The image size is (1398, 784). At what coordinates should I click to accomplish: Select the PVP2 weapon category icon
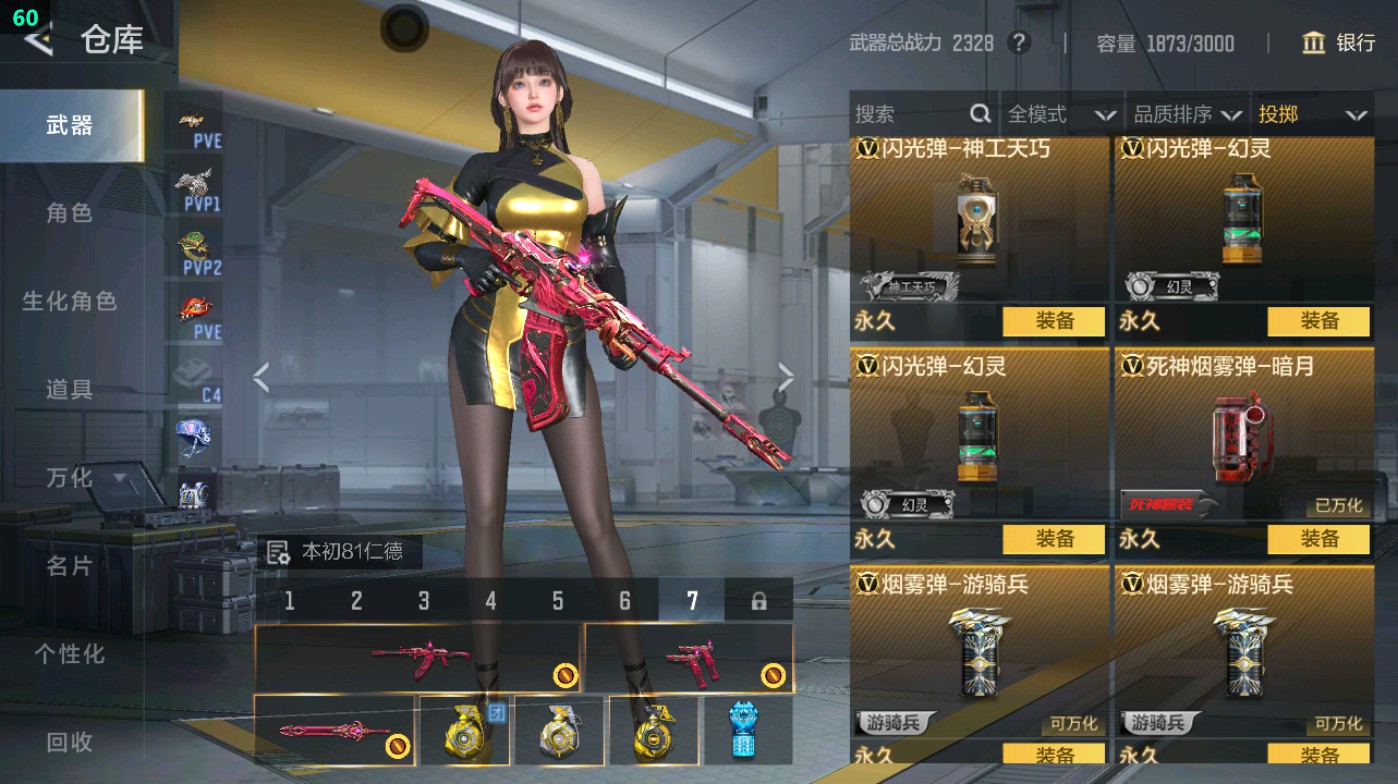(x=195, y=250)
